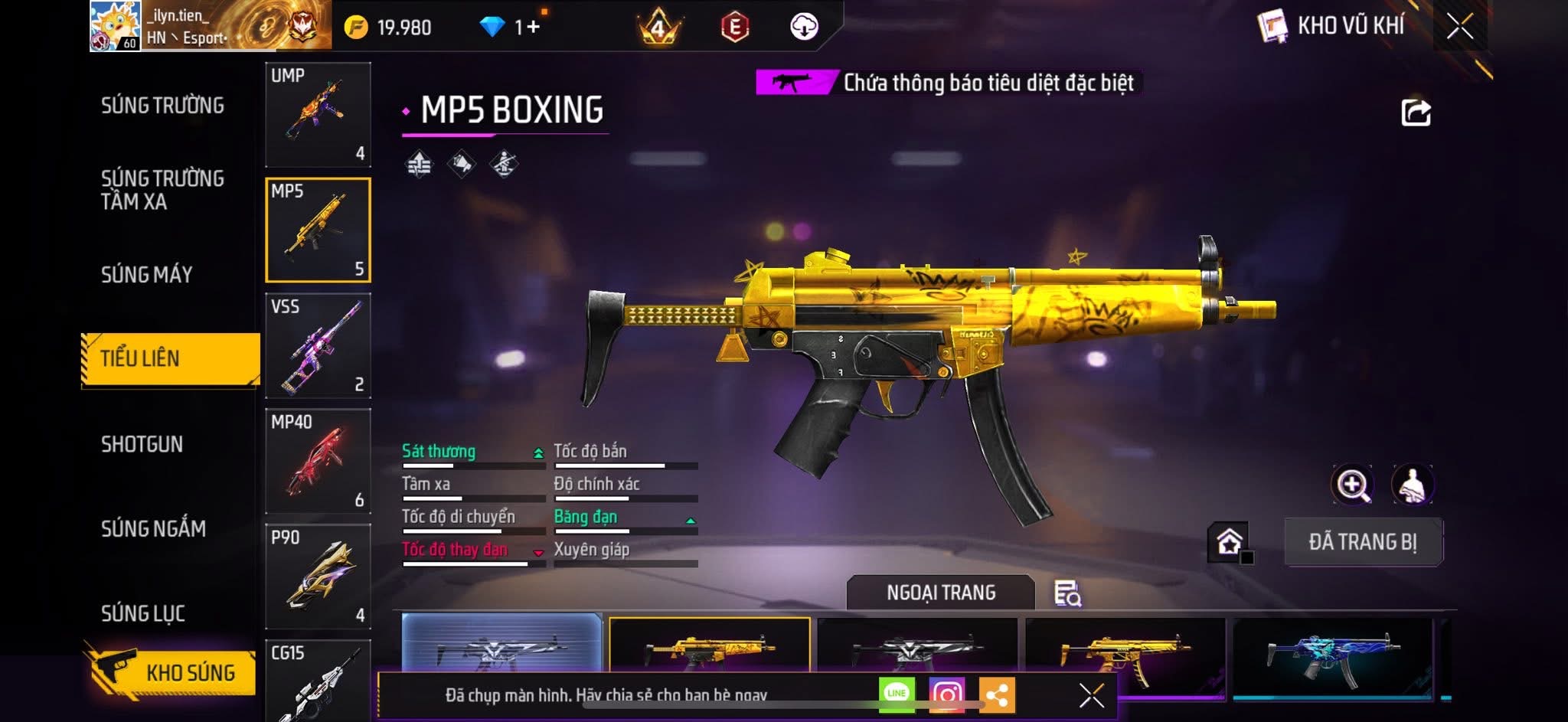The width and height of the screenshot is (1568, 722).
Task: Close the weapon vault screen
Action: (x=1459, y=27)
